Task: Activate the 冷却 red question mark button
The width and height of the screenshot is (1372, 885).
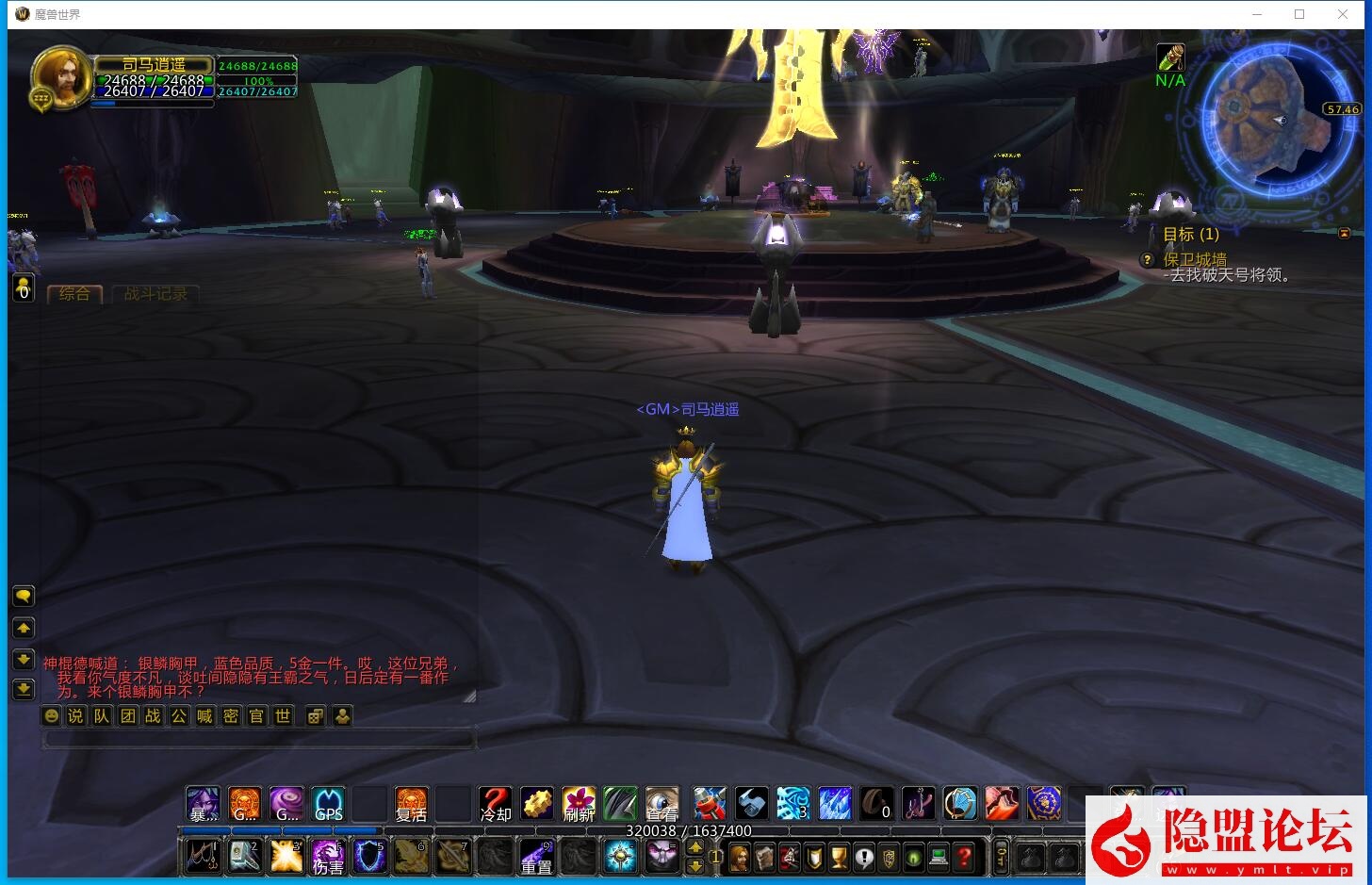Action: pyautogui.click(x=495, y=804)
